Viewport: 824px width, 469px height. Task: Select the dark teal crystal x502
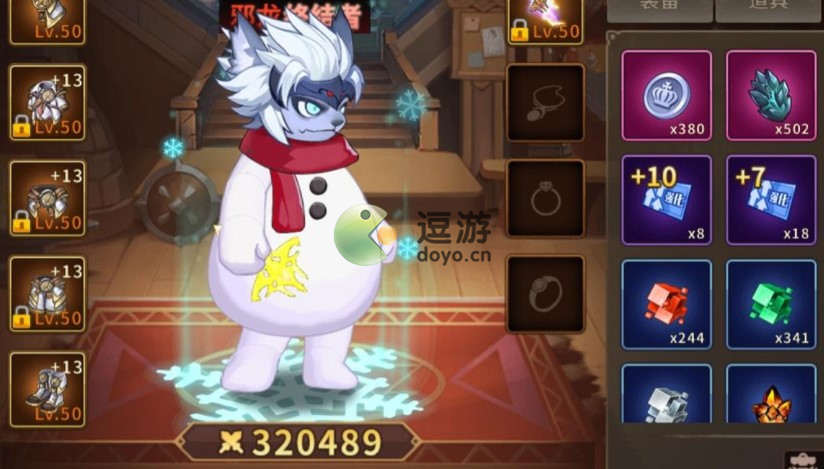click(770, 95)
